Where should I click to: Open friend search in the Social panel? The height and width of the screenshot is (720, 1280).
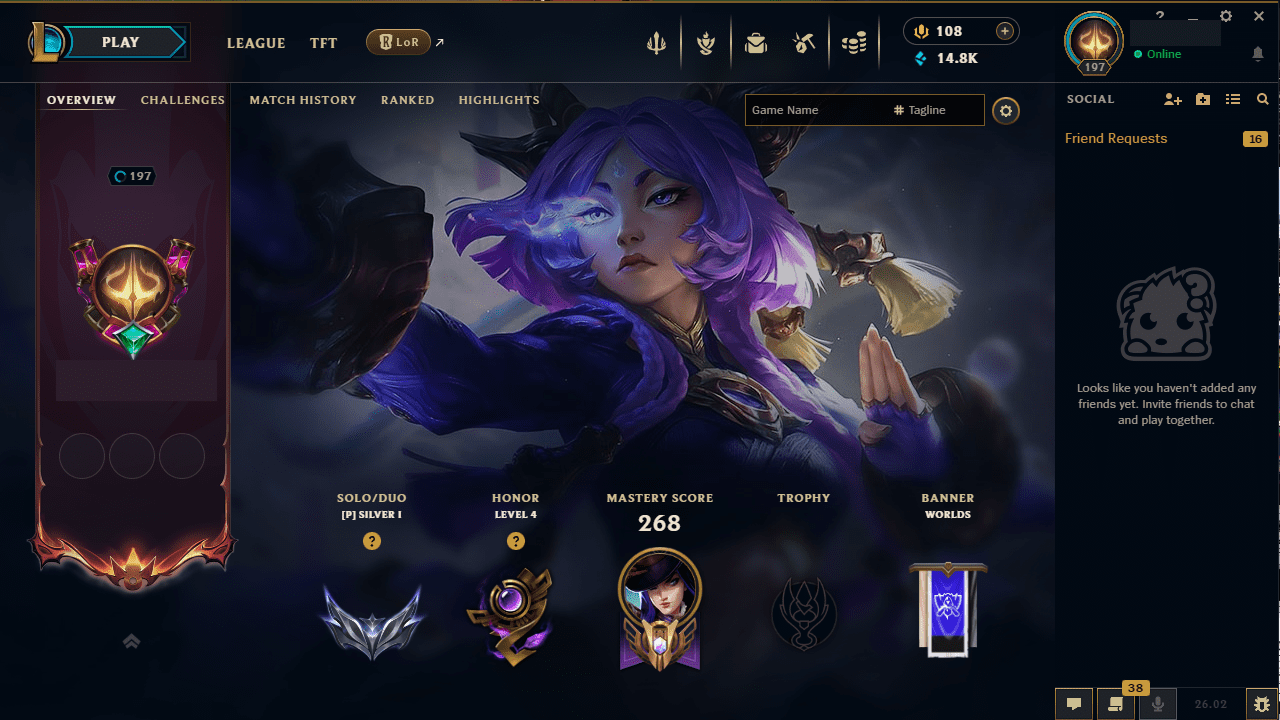(x=1262, y=99)
